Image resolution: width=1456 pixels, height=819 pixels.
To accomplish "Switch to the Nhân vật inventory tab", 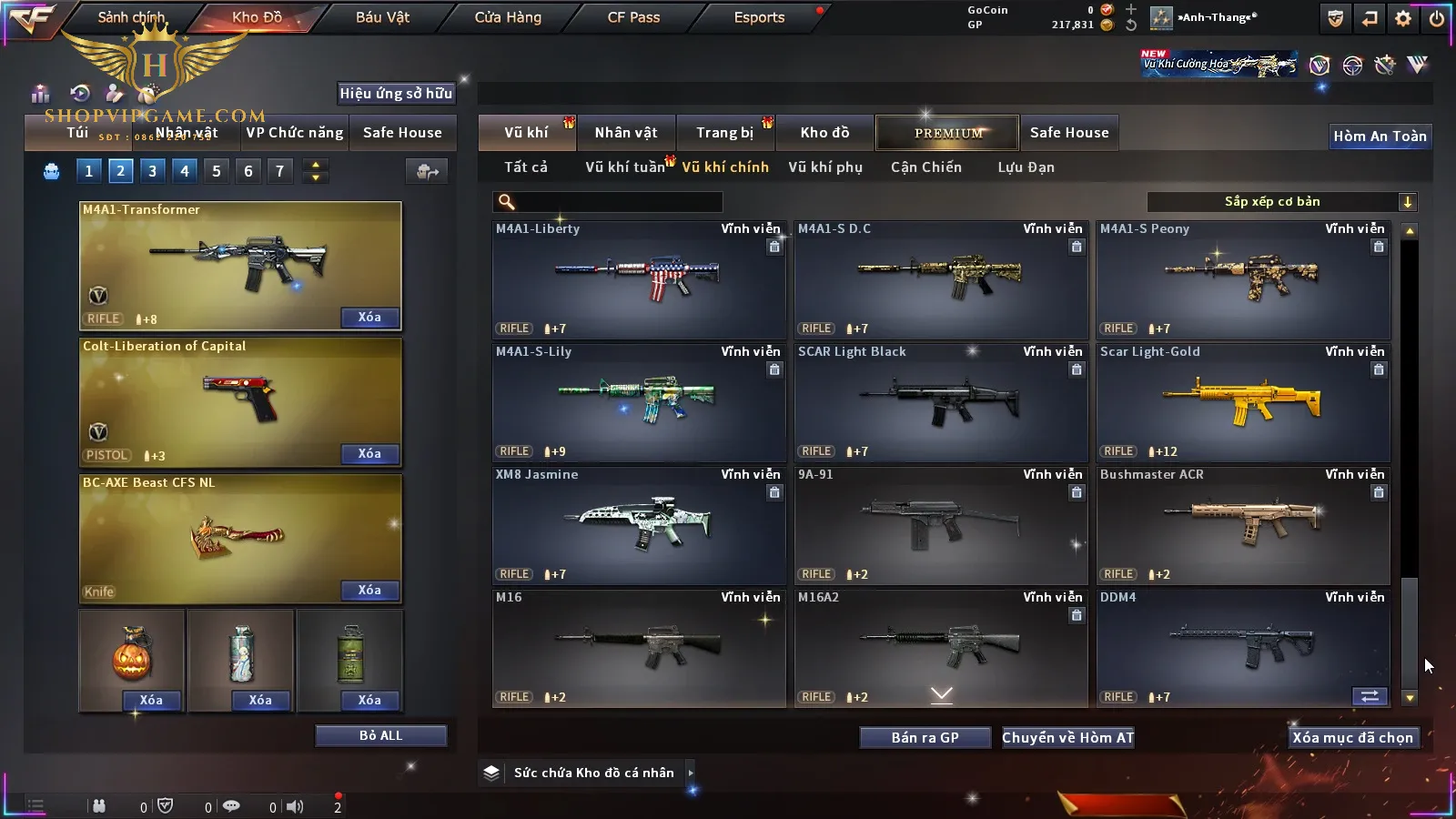I will [x=626, y=133].
